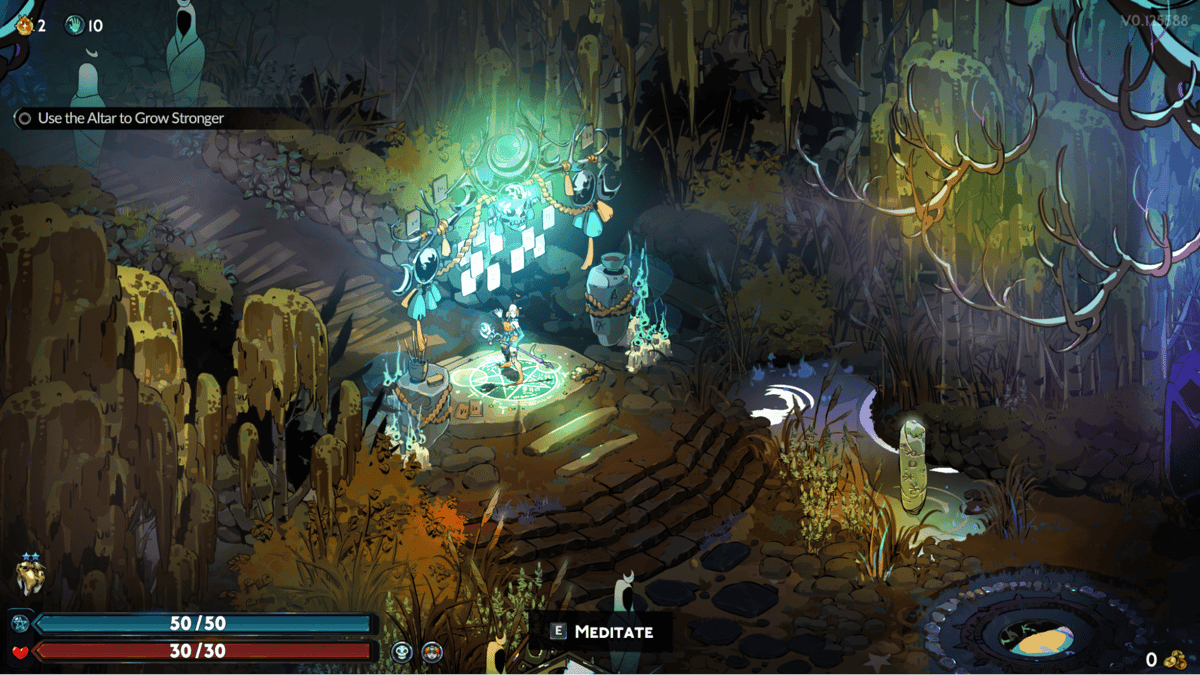Select the orange ash resource icon
This screenshot has height=675, width=1200.
[24, 25]
